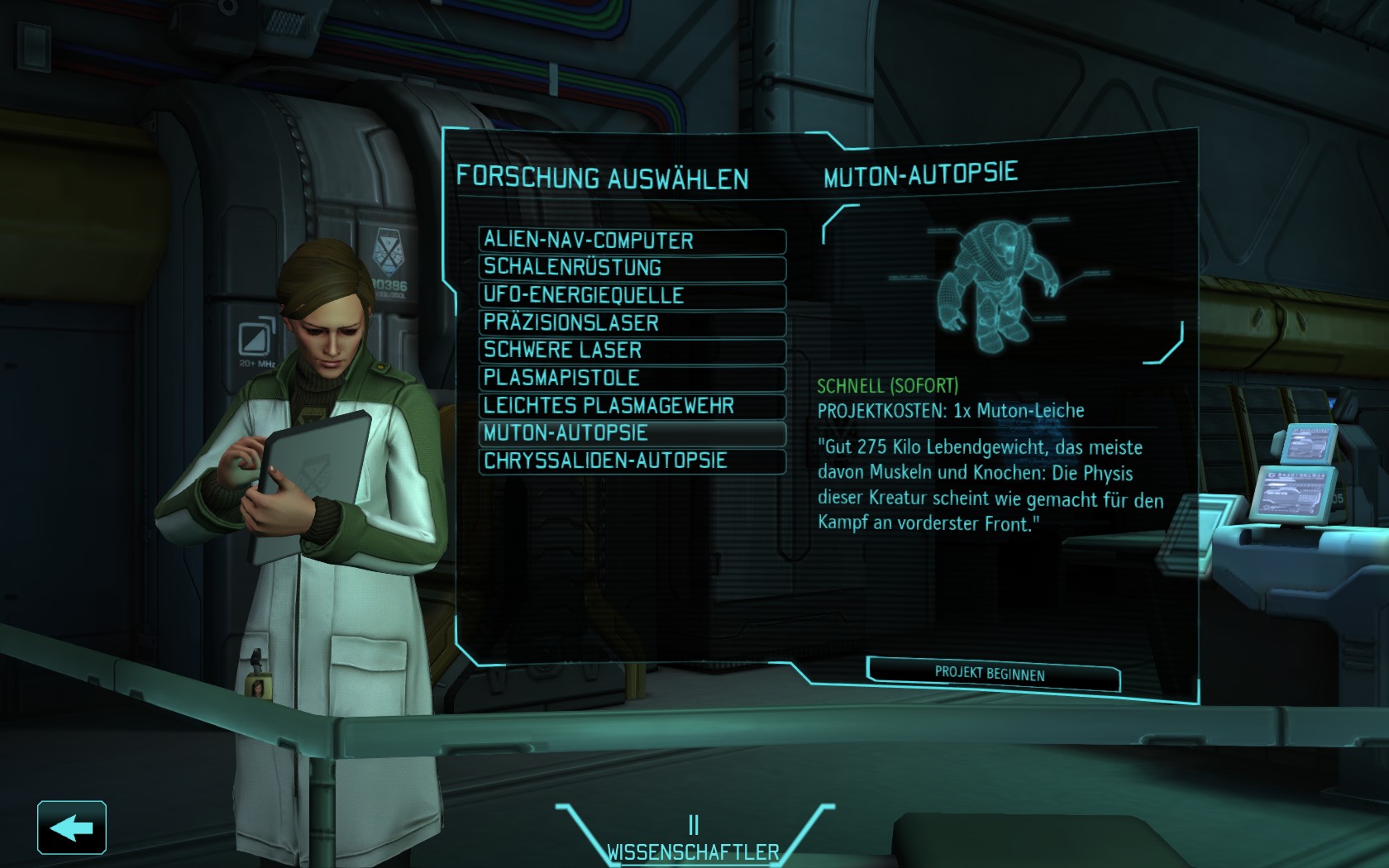Start project with Projekt Beginnen button
Image resolution: width=1389 pixels, height=868 pixels.
992,674
